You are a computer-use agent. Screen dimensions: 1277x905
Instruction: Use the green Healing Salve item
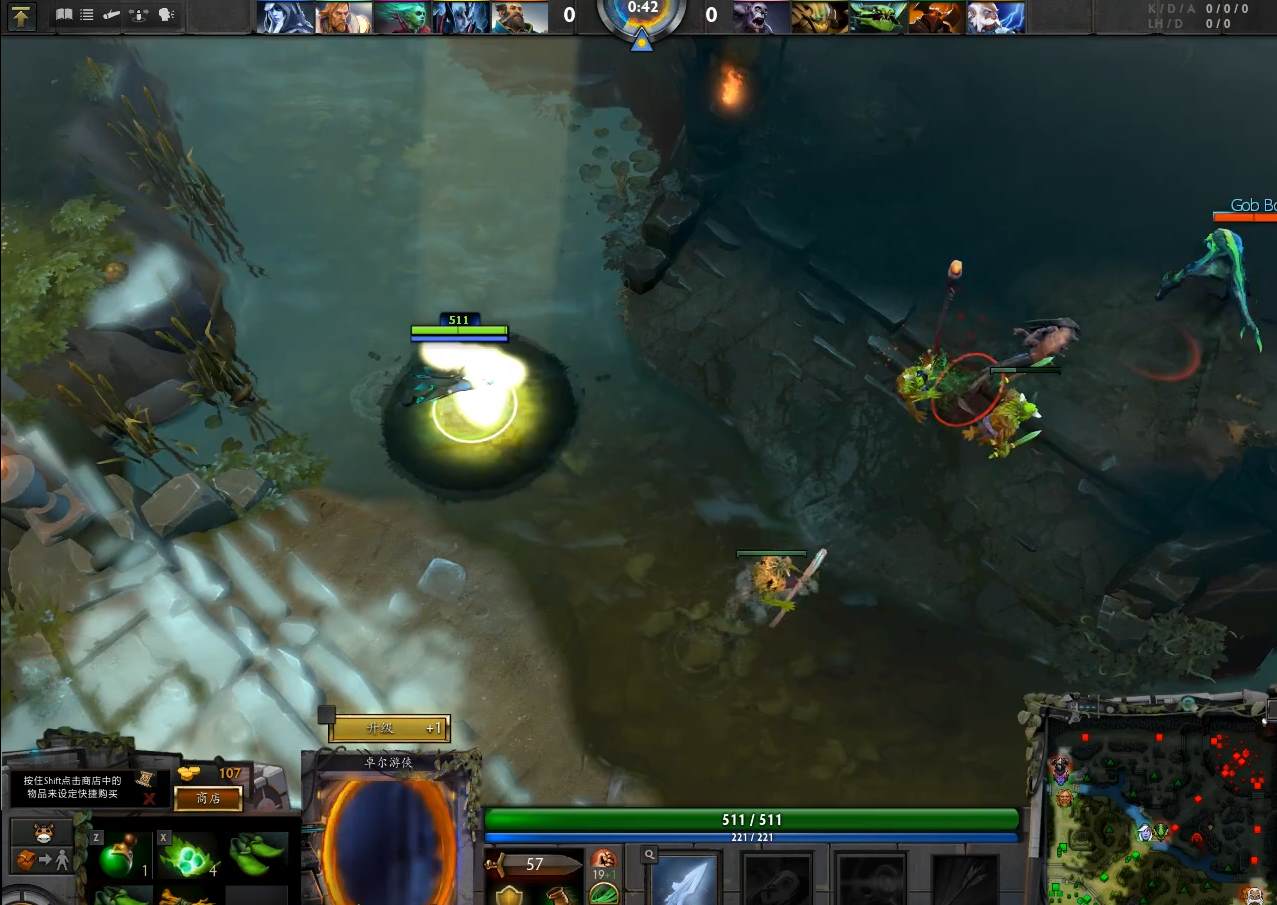pyautogui.click(x=124, y=855)
